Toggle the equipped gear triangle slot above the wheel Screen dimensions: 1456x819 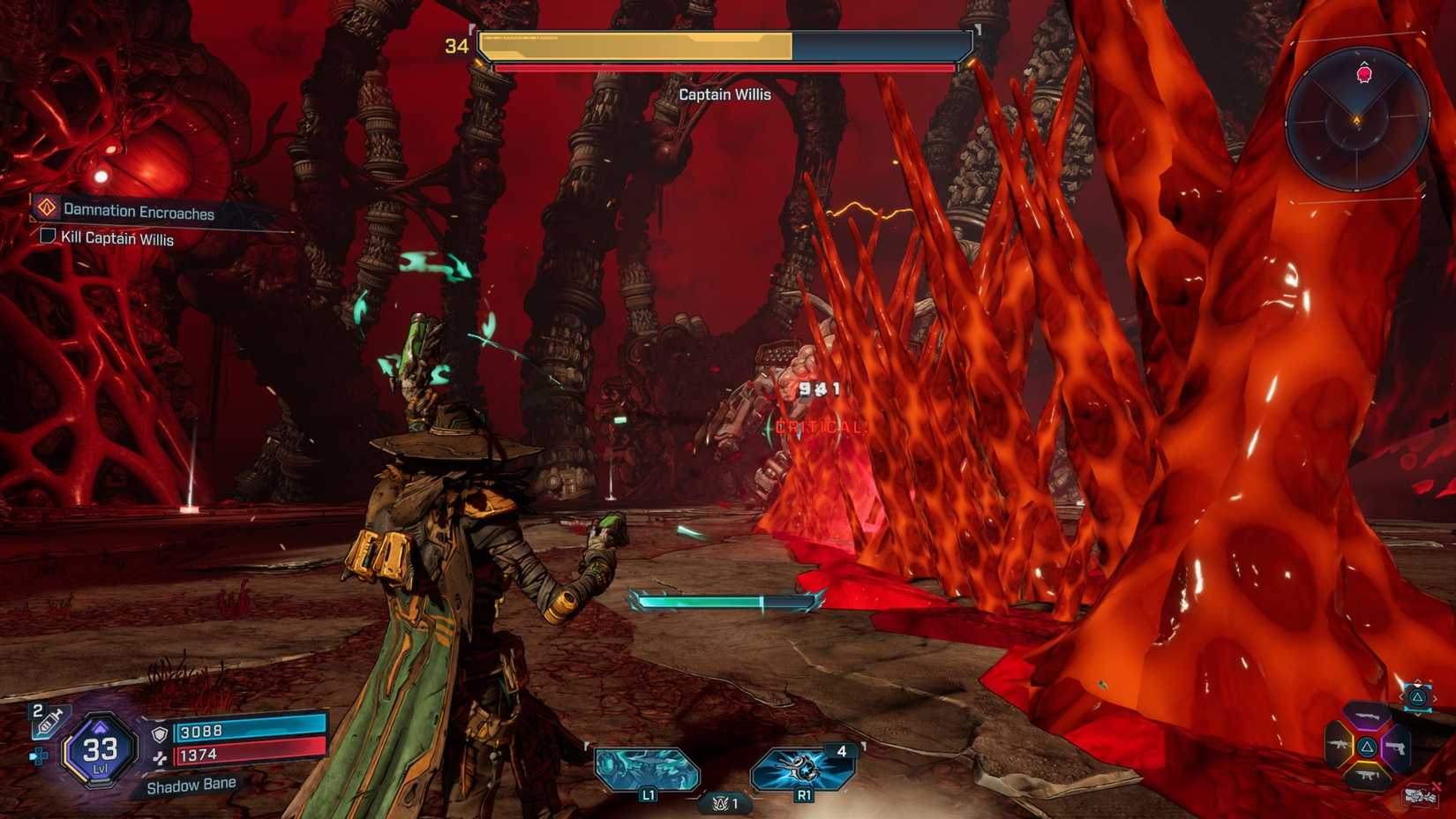point(1418,697)
